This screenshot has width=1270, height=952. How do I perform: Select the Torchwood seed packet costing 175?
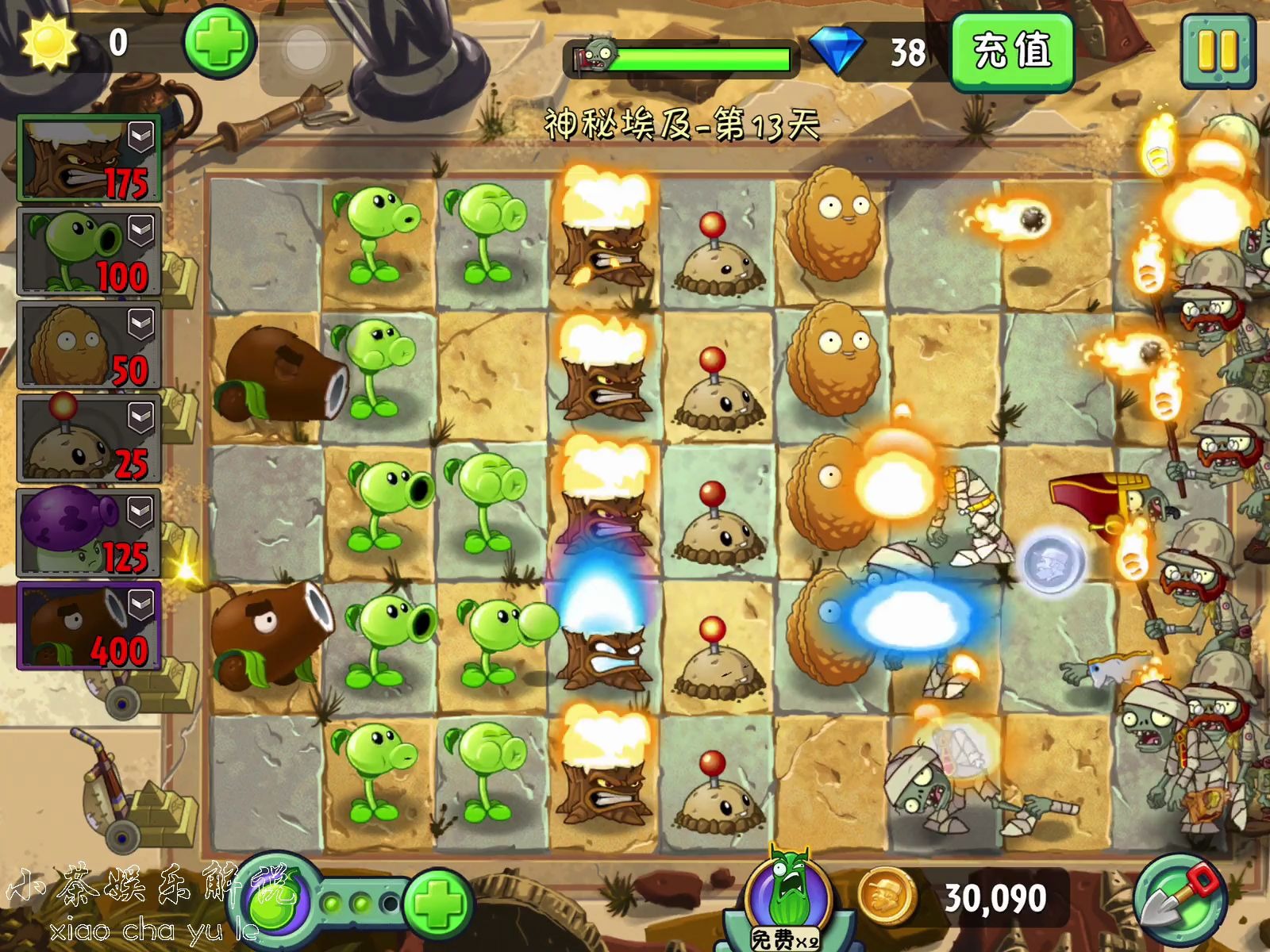point(89,159)
